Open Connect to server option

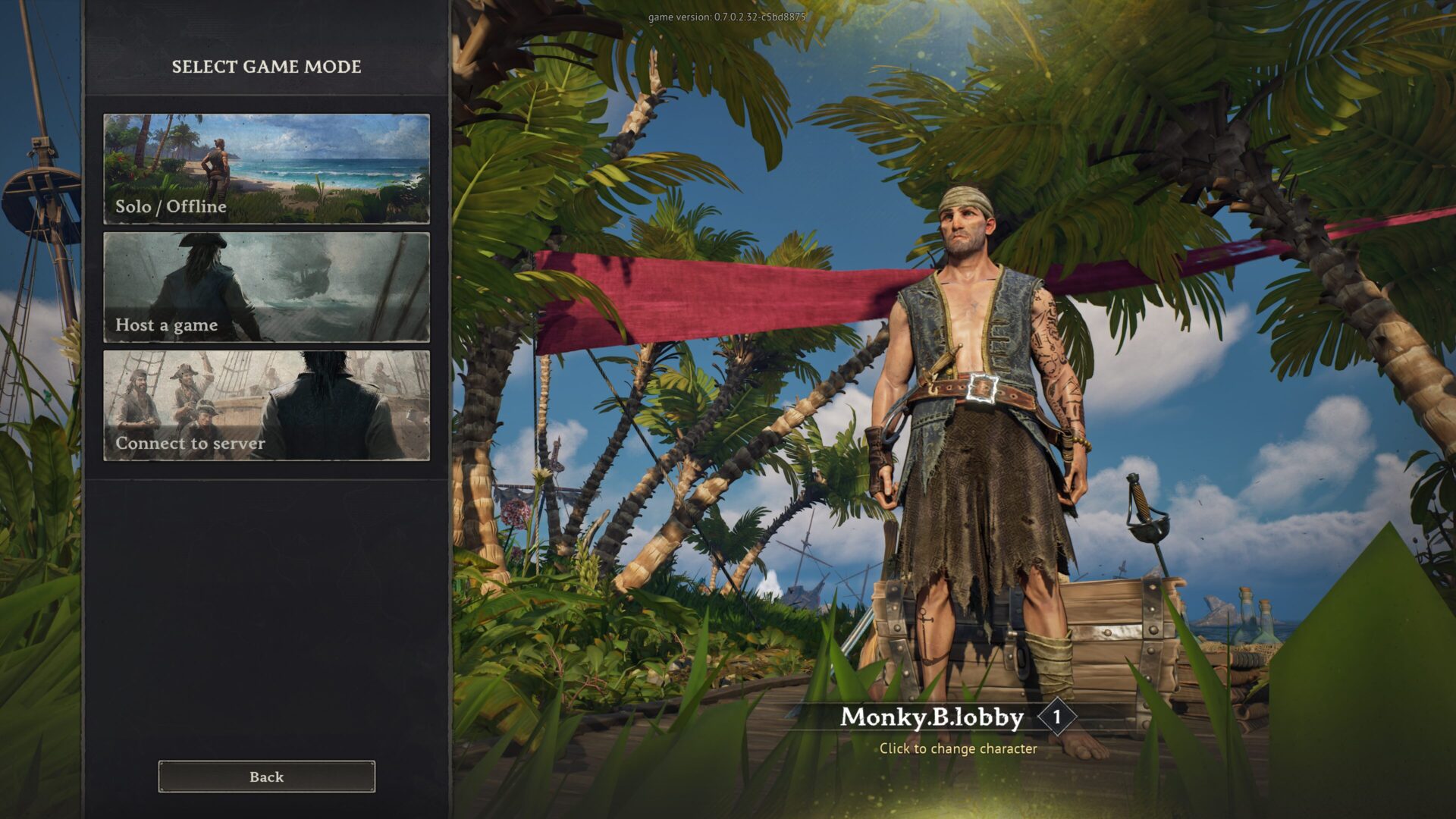[x=266, y=405]
